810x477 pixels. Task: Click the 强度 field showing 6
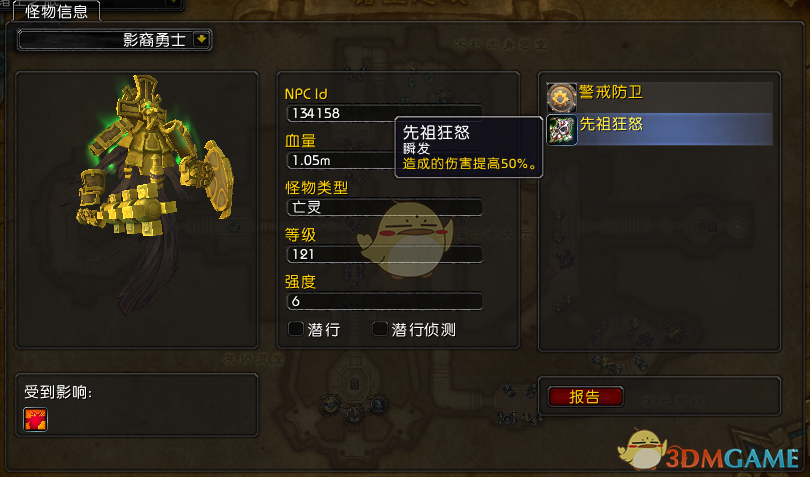tap(384, 301)
